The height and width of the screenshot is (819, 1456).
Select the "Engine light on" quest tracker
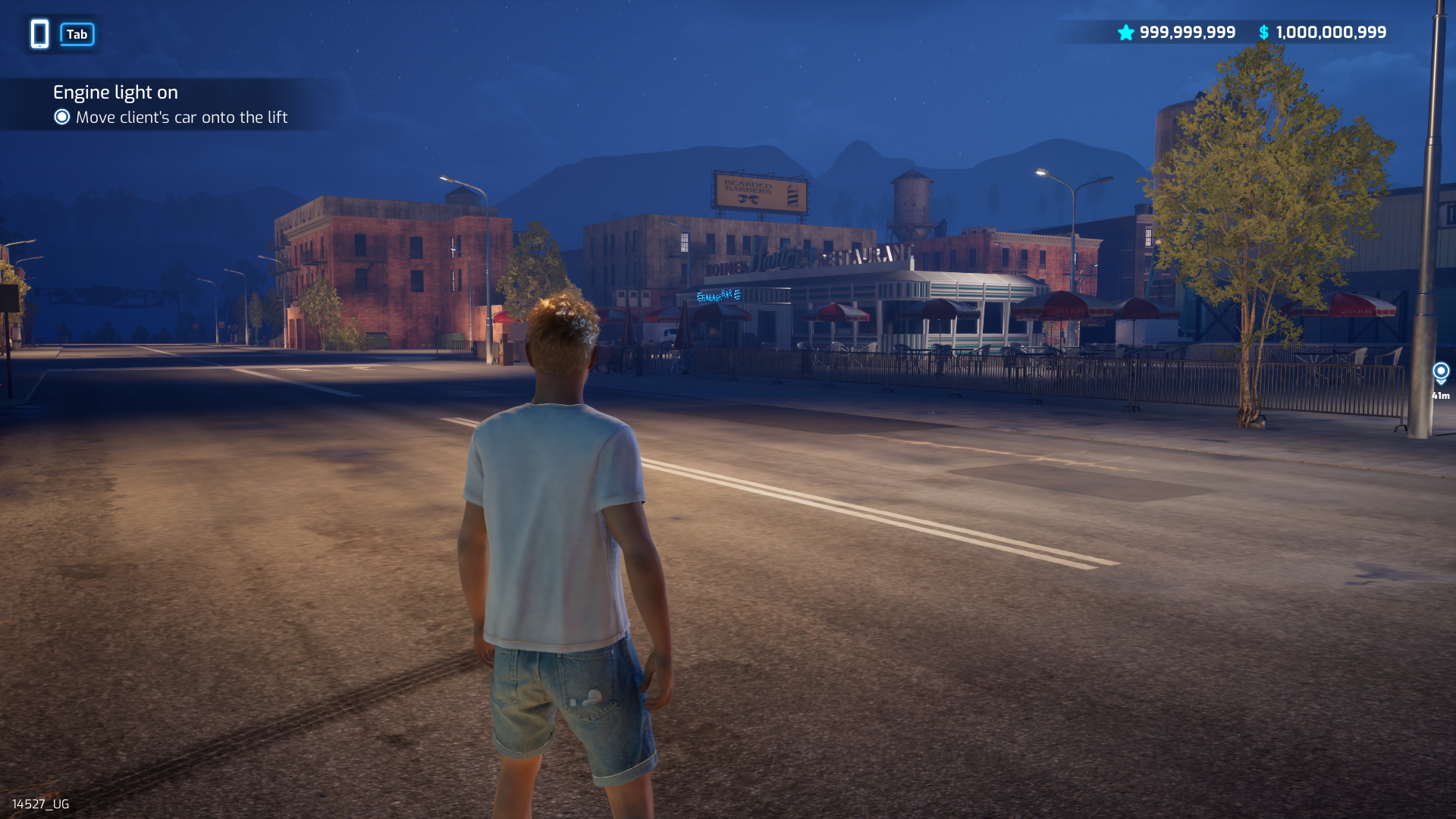115,93
